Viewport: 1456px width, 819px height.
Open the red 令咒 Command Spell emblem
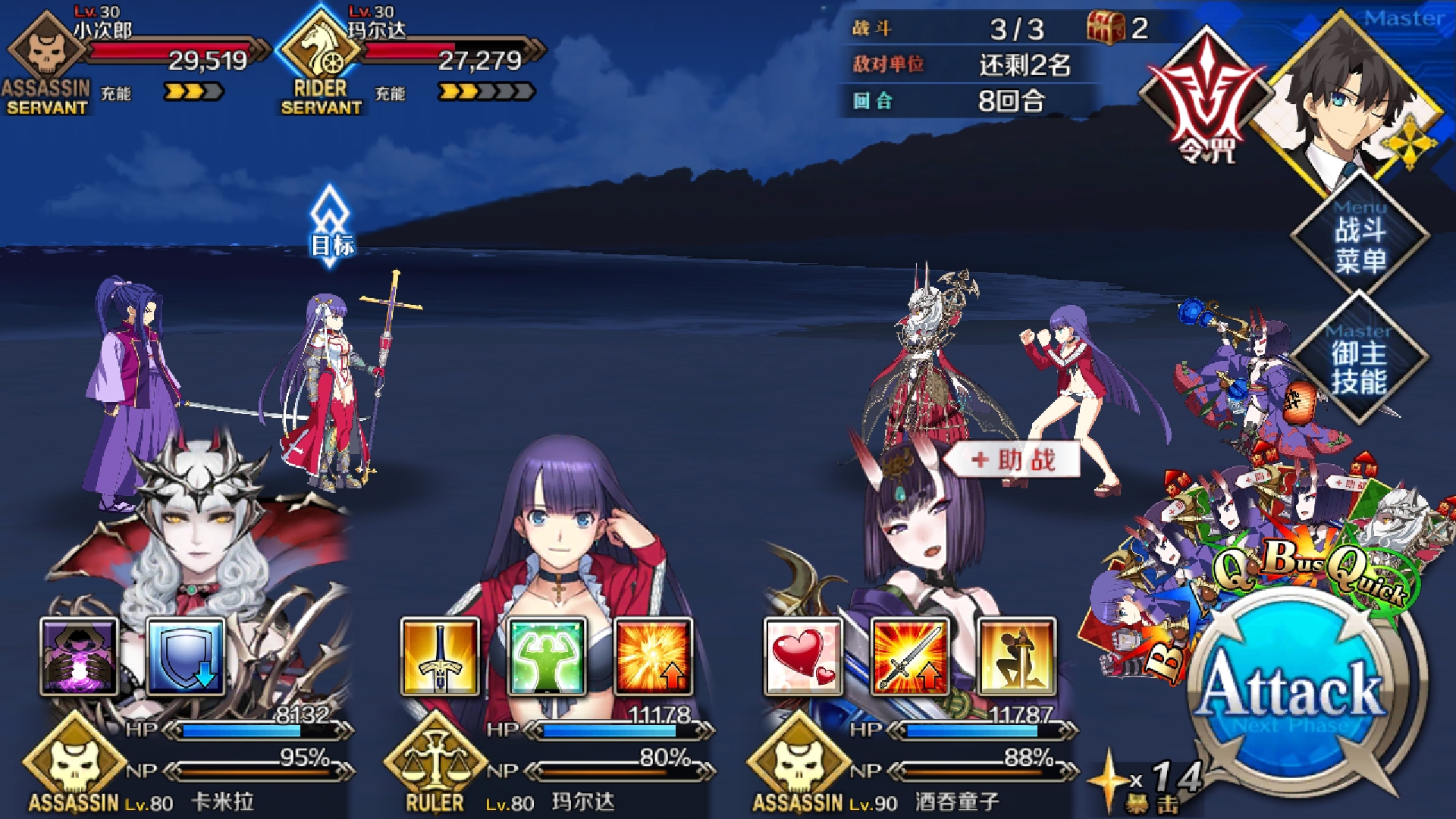(x=1206, y=99)
